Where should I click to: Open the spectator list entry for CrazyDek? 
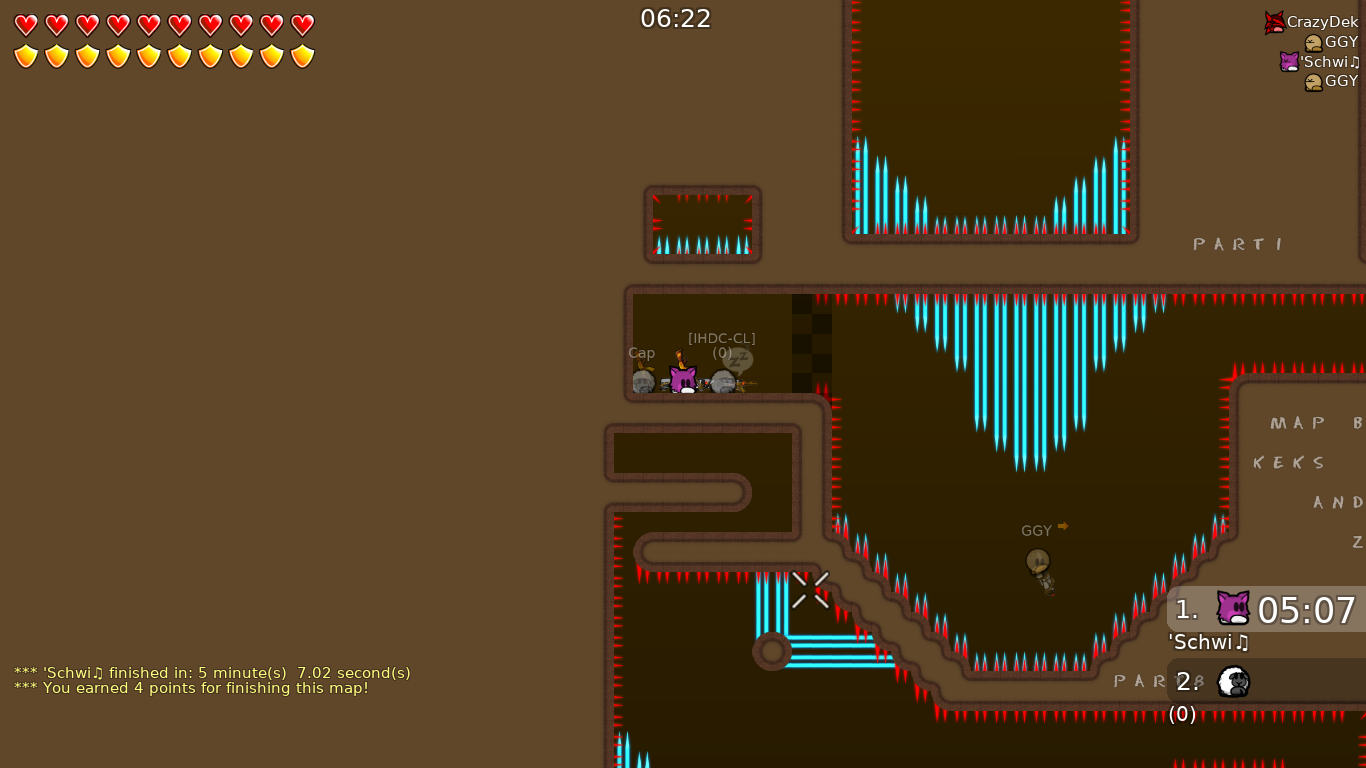(x=1322, y=21)
